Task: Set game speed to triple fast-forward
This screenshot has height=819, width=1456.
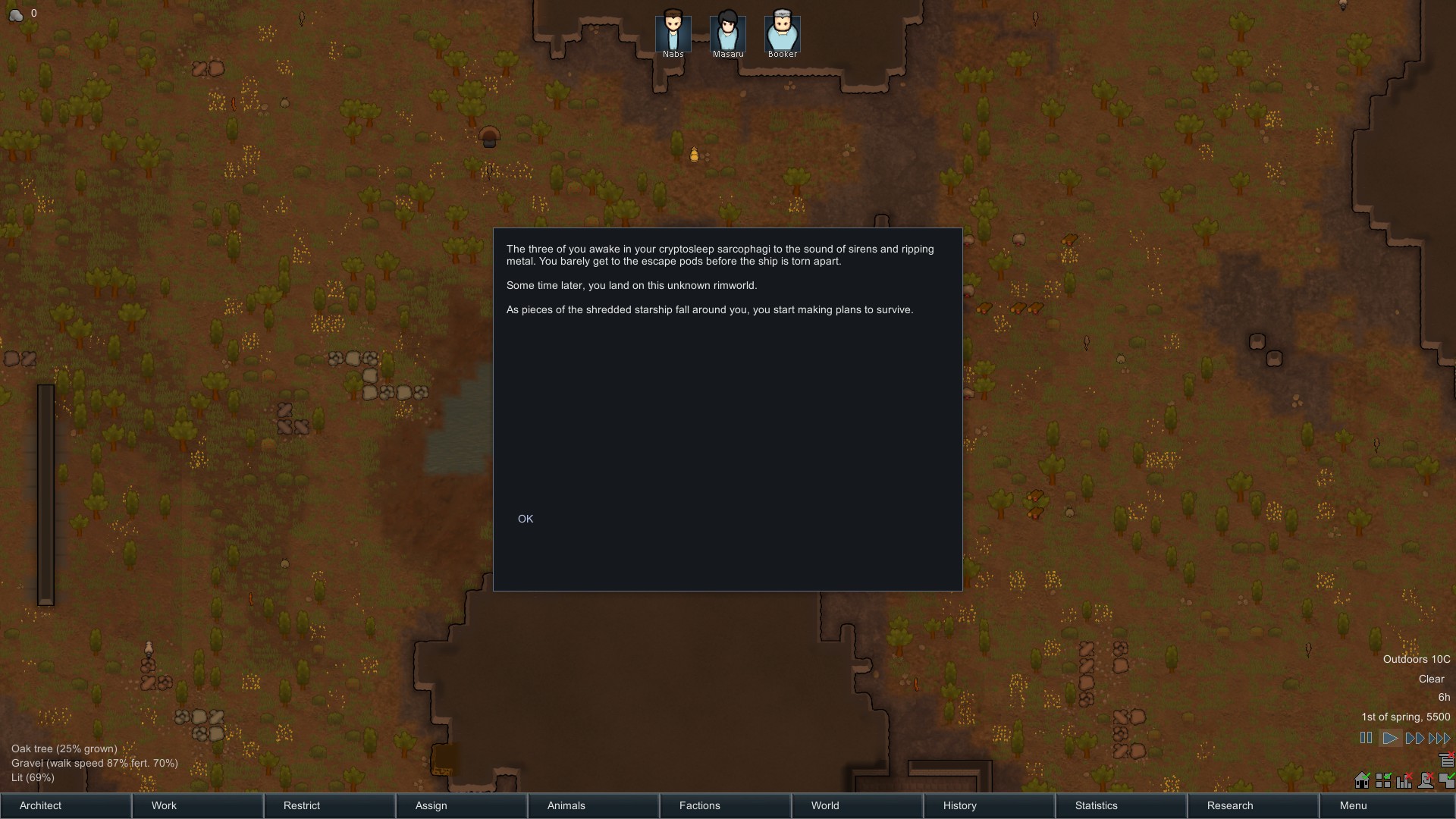Action: [1439, 738]
